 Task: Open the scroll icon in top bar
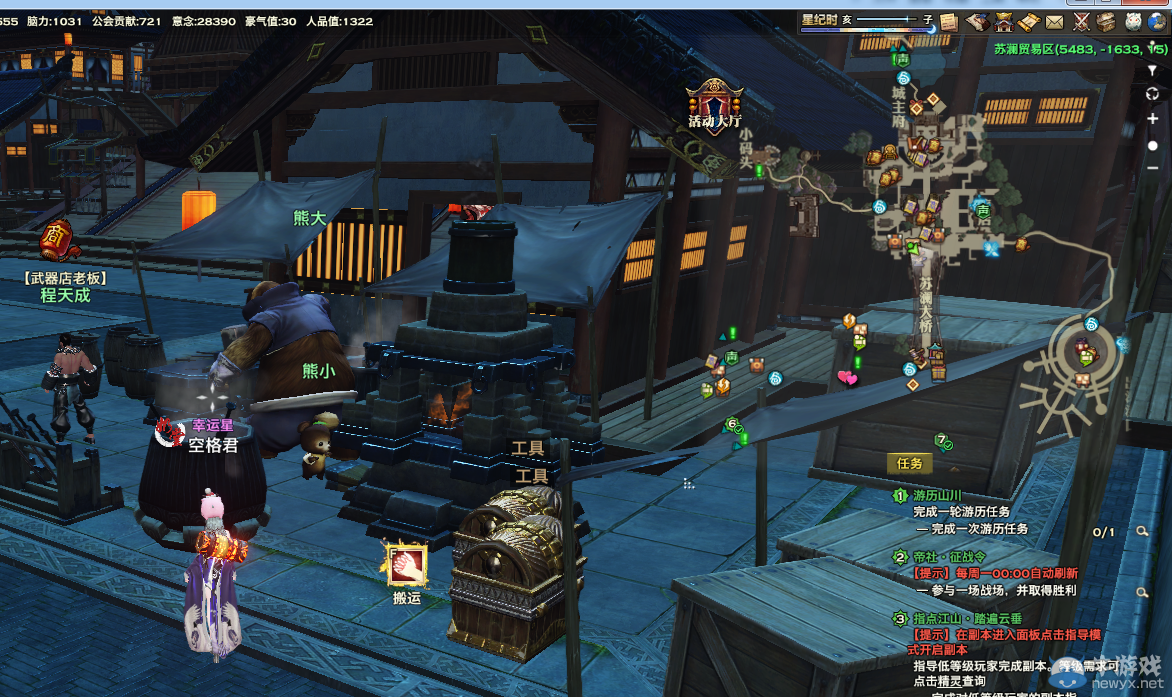1029,22
